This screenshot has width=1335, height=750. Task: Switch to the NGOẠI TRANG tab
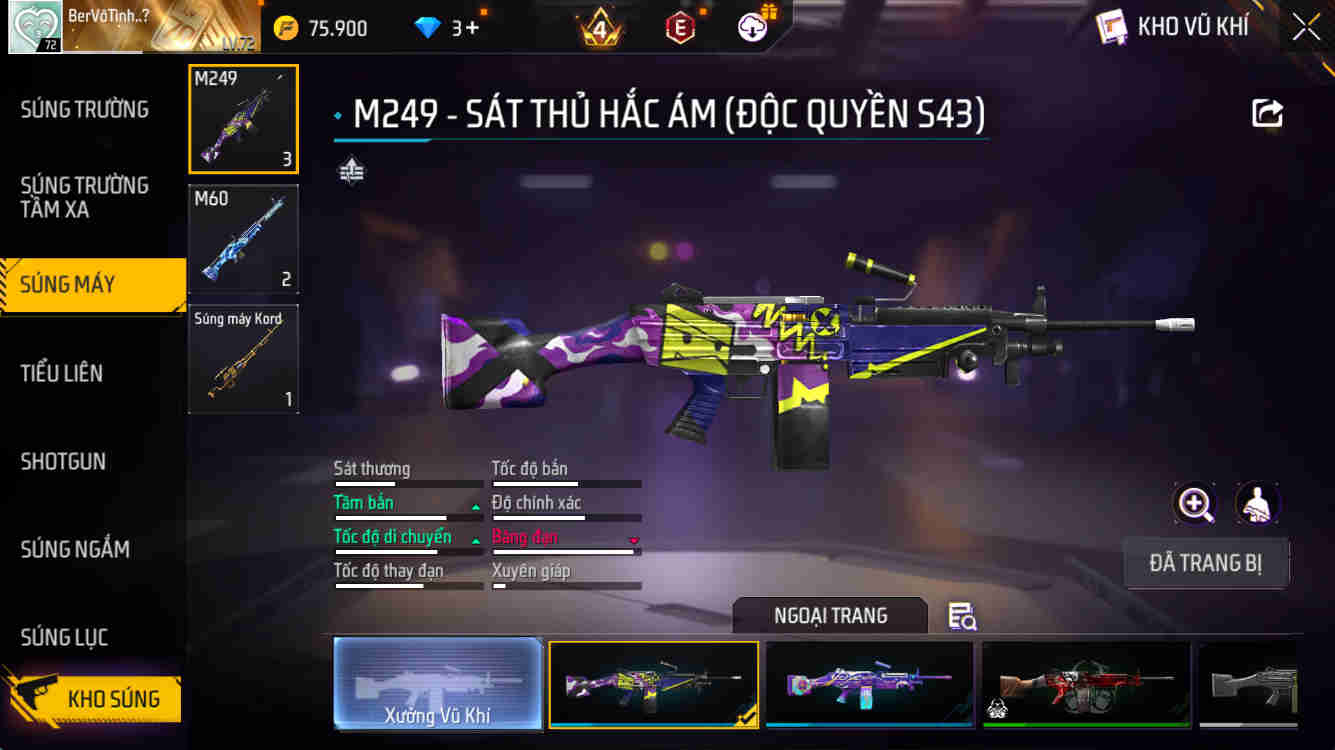(830, 616)
